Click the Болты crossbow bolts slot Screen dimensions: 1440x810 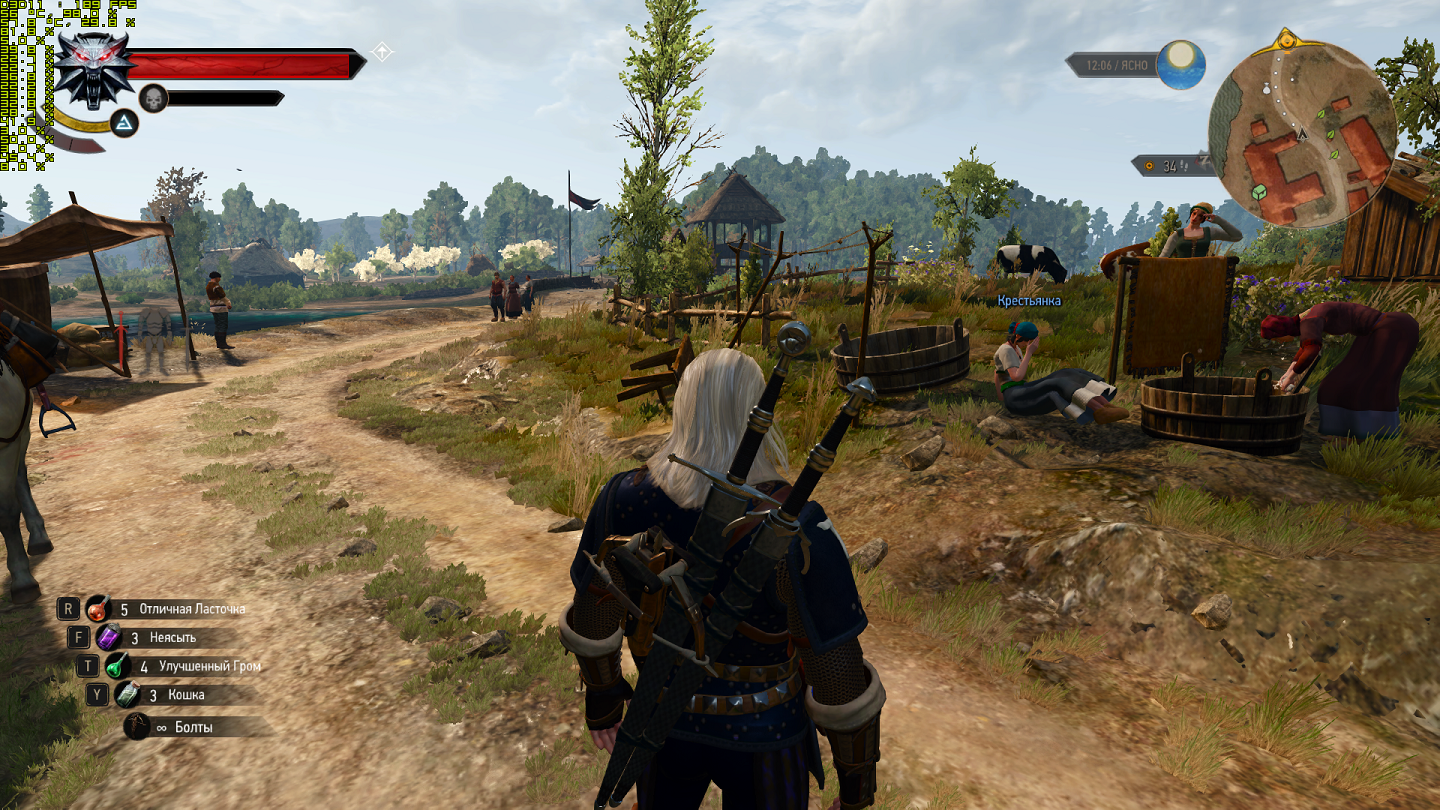(137, 727)
